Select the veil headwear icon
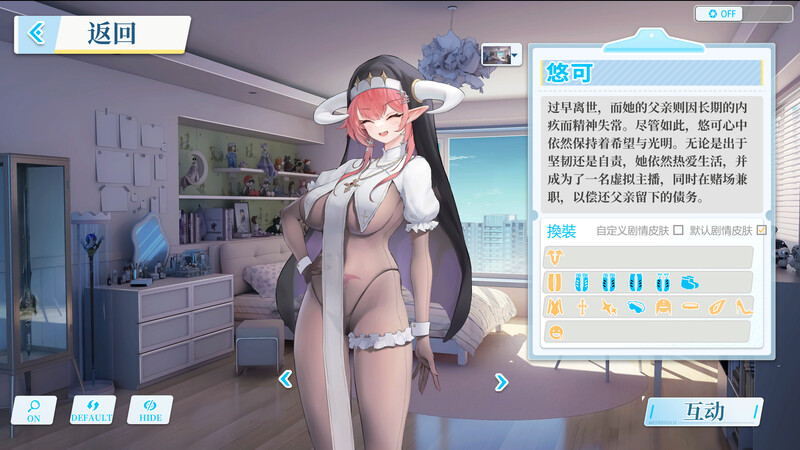Screen dimensions: 800x450 click(663, 306)
